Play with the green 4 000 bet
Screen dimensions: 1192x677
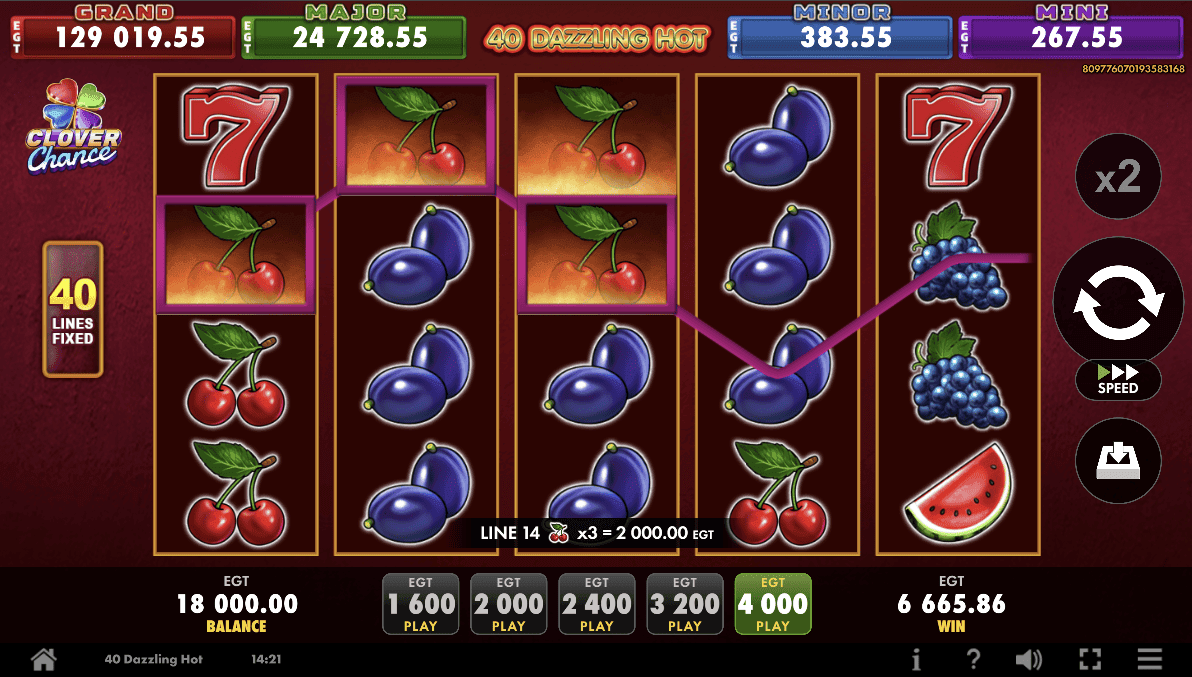tap(773, 604)
